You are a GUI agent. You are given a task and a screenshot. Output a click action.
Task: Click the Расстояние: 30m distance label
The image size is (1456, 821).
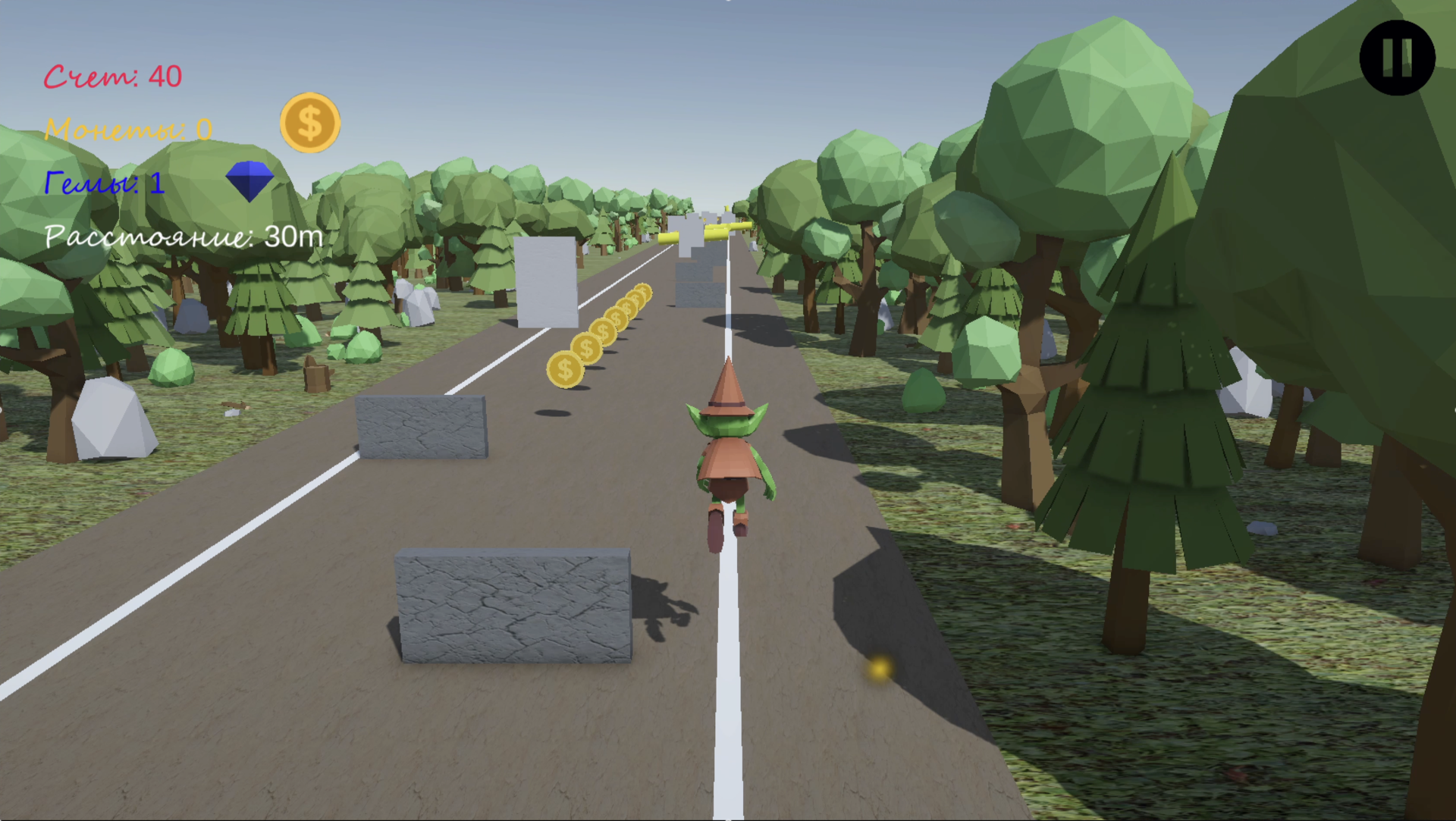click(182, 237)
